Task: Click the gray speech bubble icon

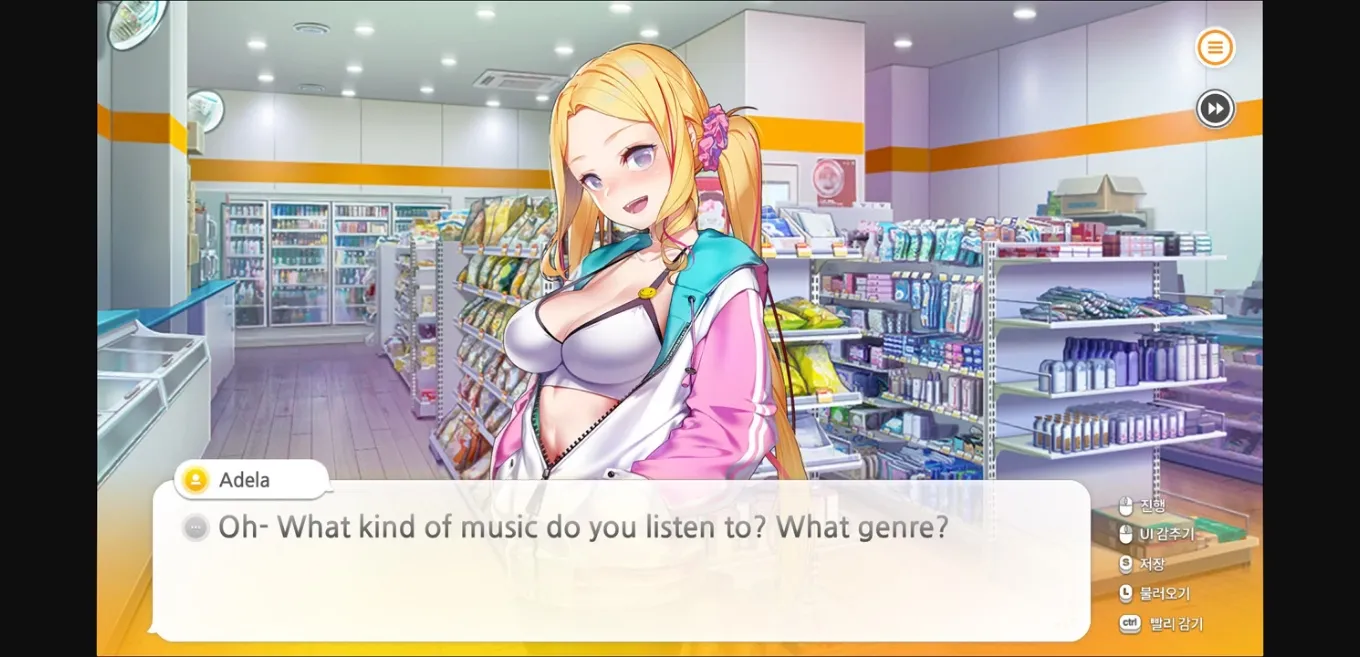Action: click(x=196, y=528)
